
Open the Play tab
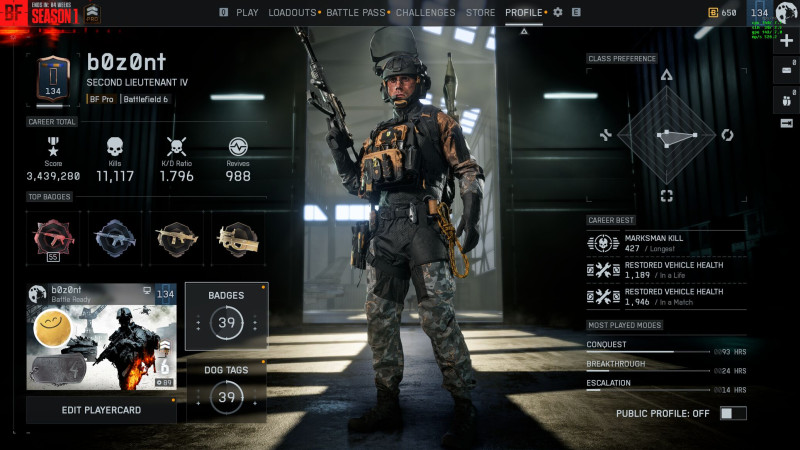coord(246,13)
